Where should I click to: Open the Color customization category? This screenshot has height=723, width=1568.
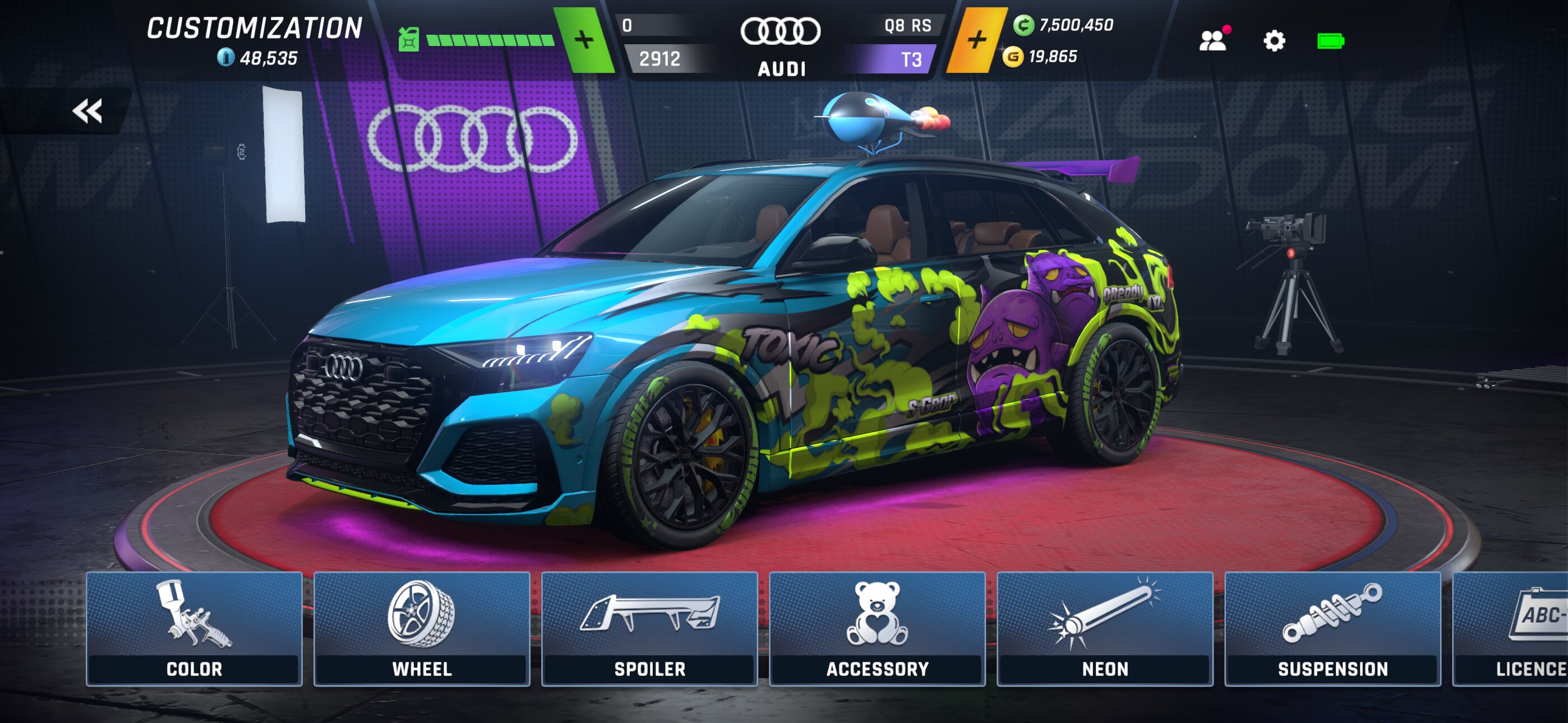coord(194,629)
